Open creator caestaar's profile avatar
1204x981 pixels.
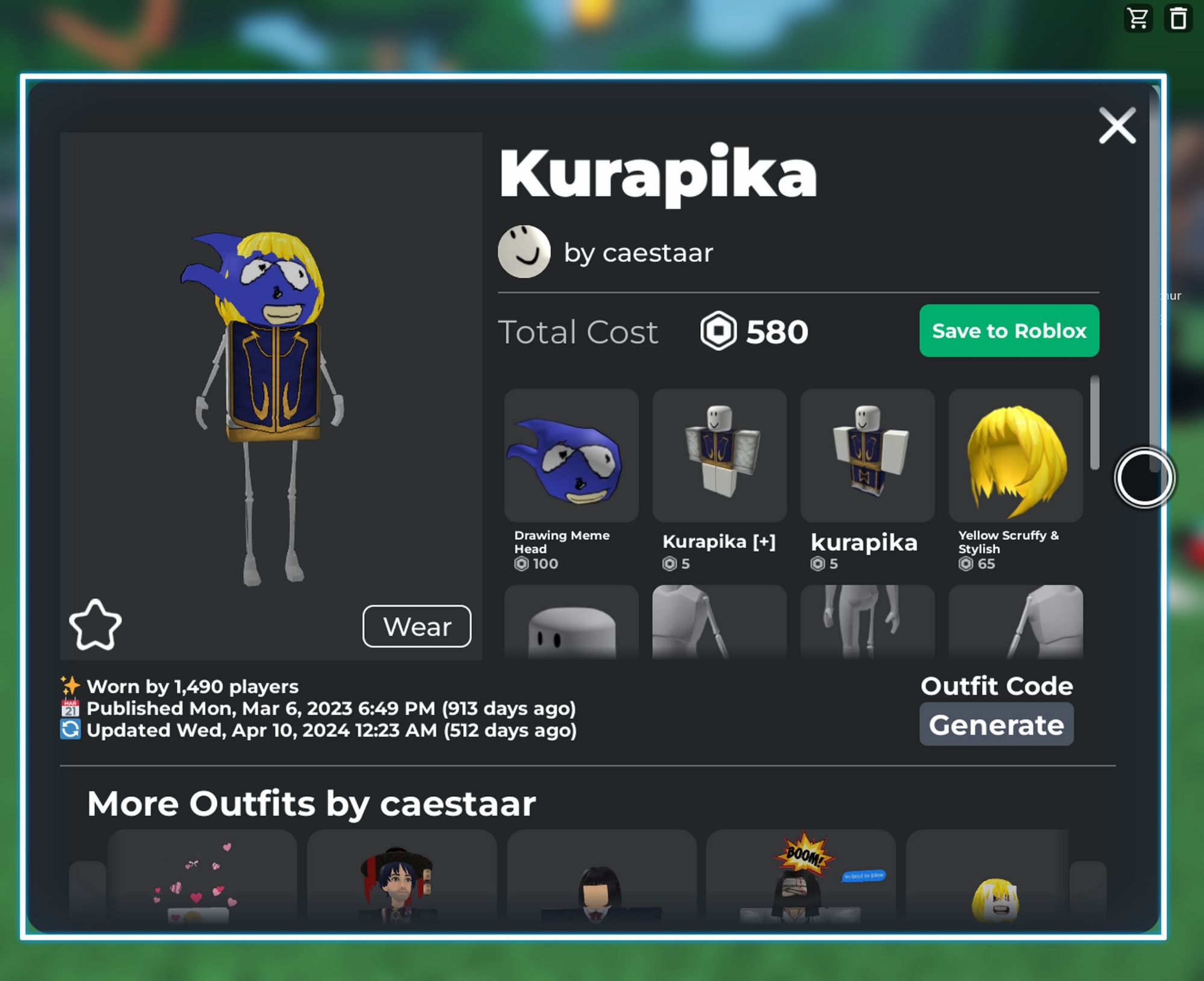point(524,252)
